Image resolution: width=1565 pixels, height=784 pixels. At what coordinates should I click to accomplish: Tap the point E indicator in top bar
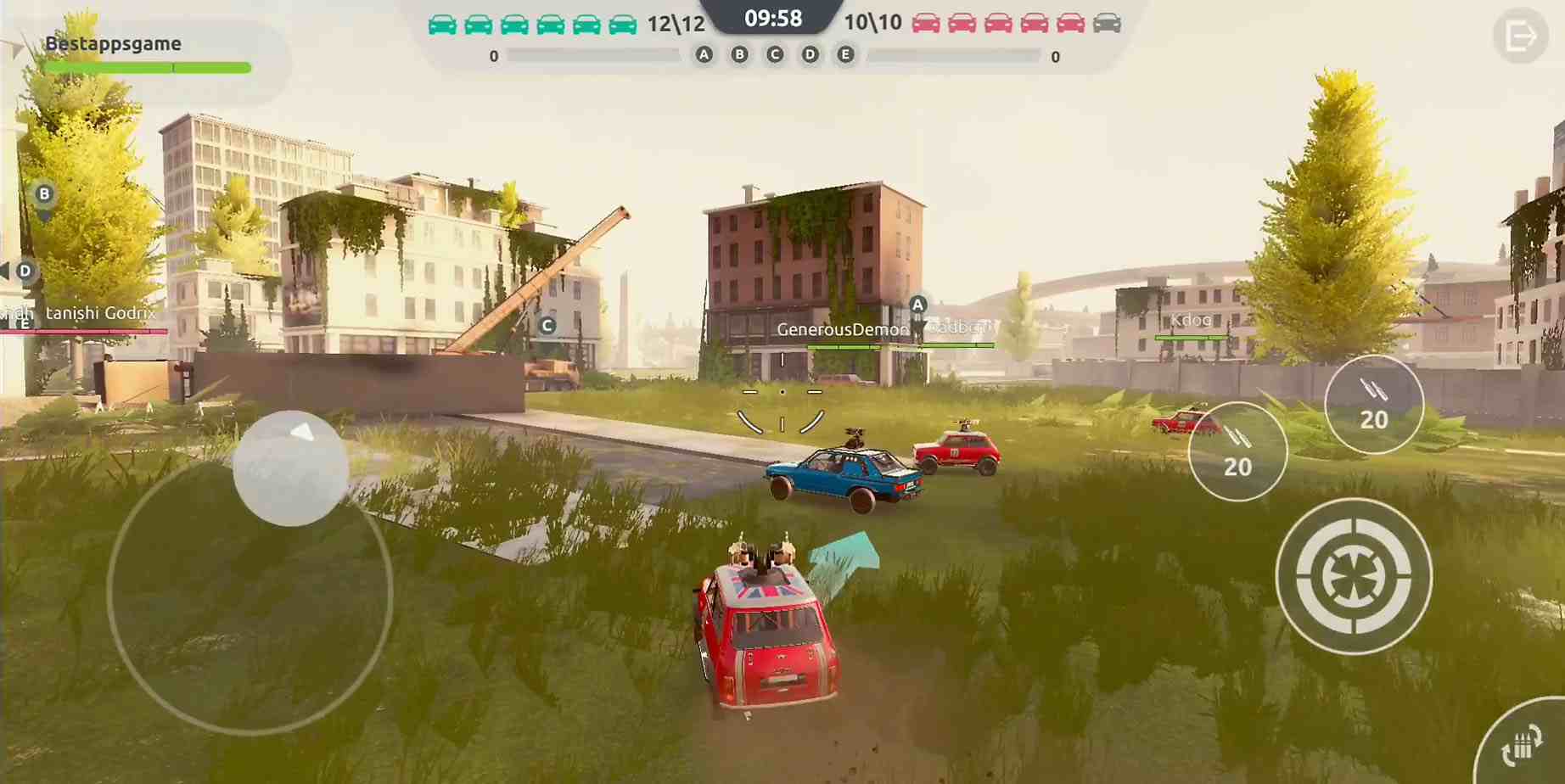tap(845, 53)
